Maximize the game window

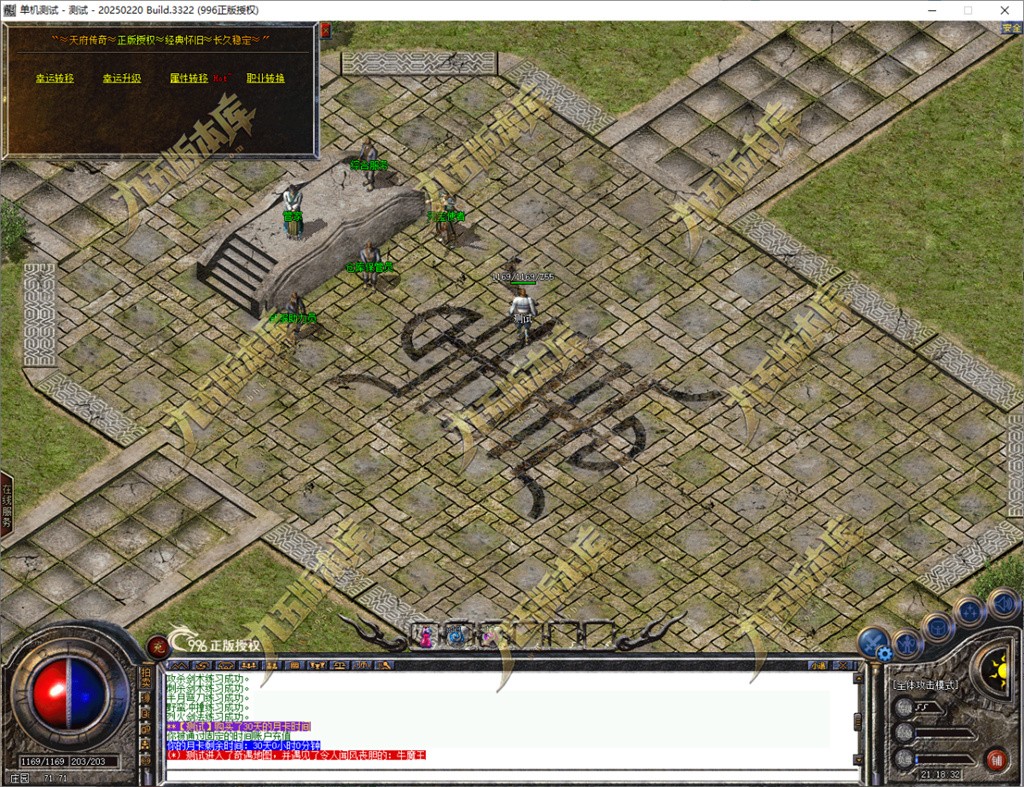point(967,10)
